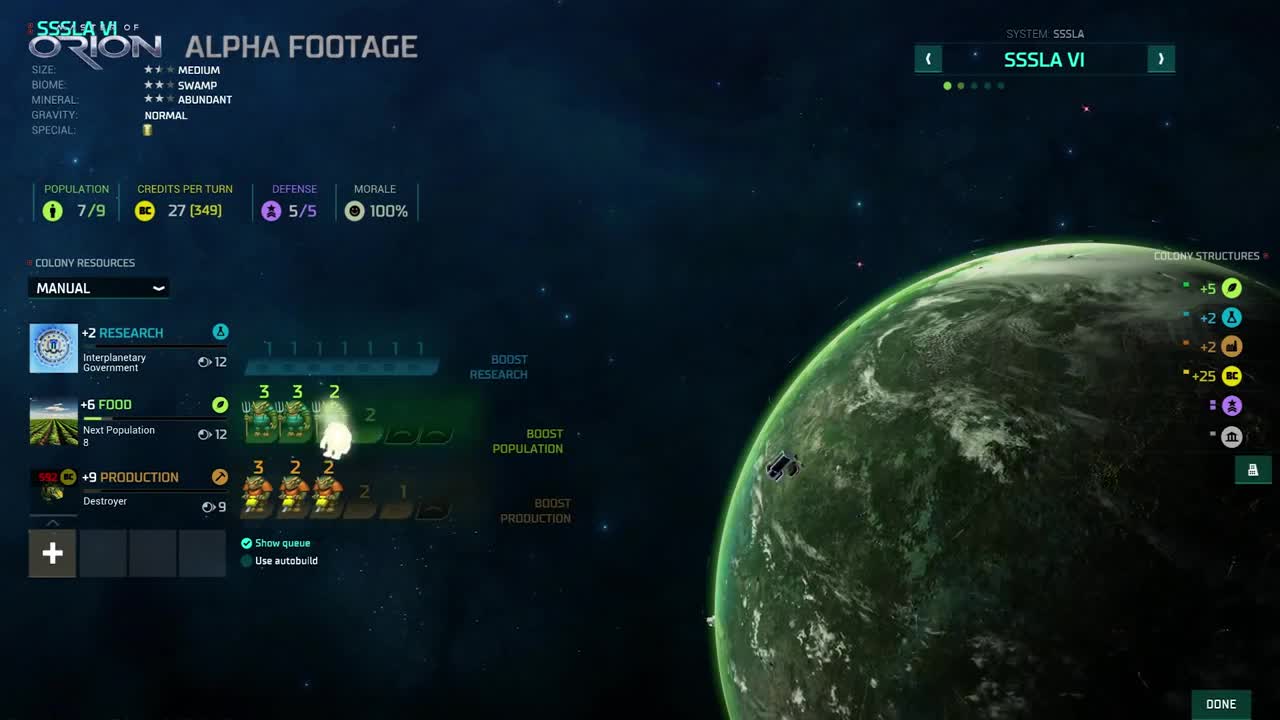This screenshot has height=720, width=1280.
Task: Click the purple Morale icon in Colony Structures
Action: tap(1232, 405)
